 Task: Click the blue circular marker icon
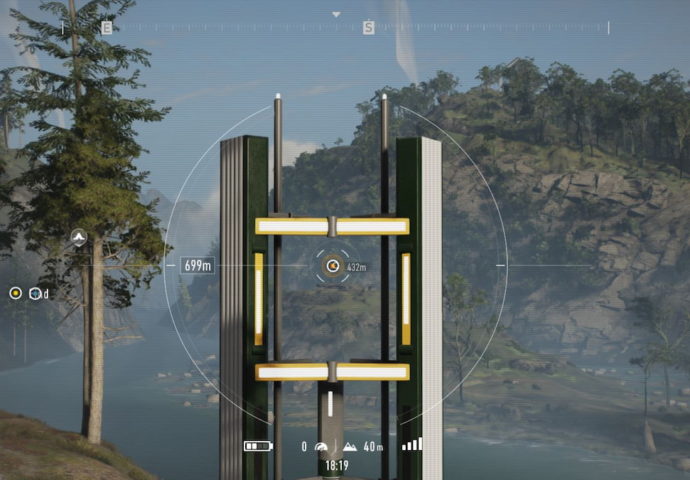click(x=36, y=293)
